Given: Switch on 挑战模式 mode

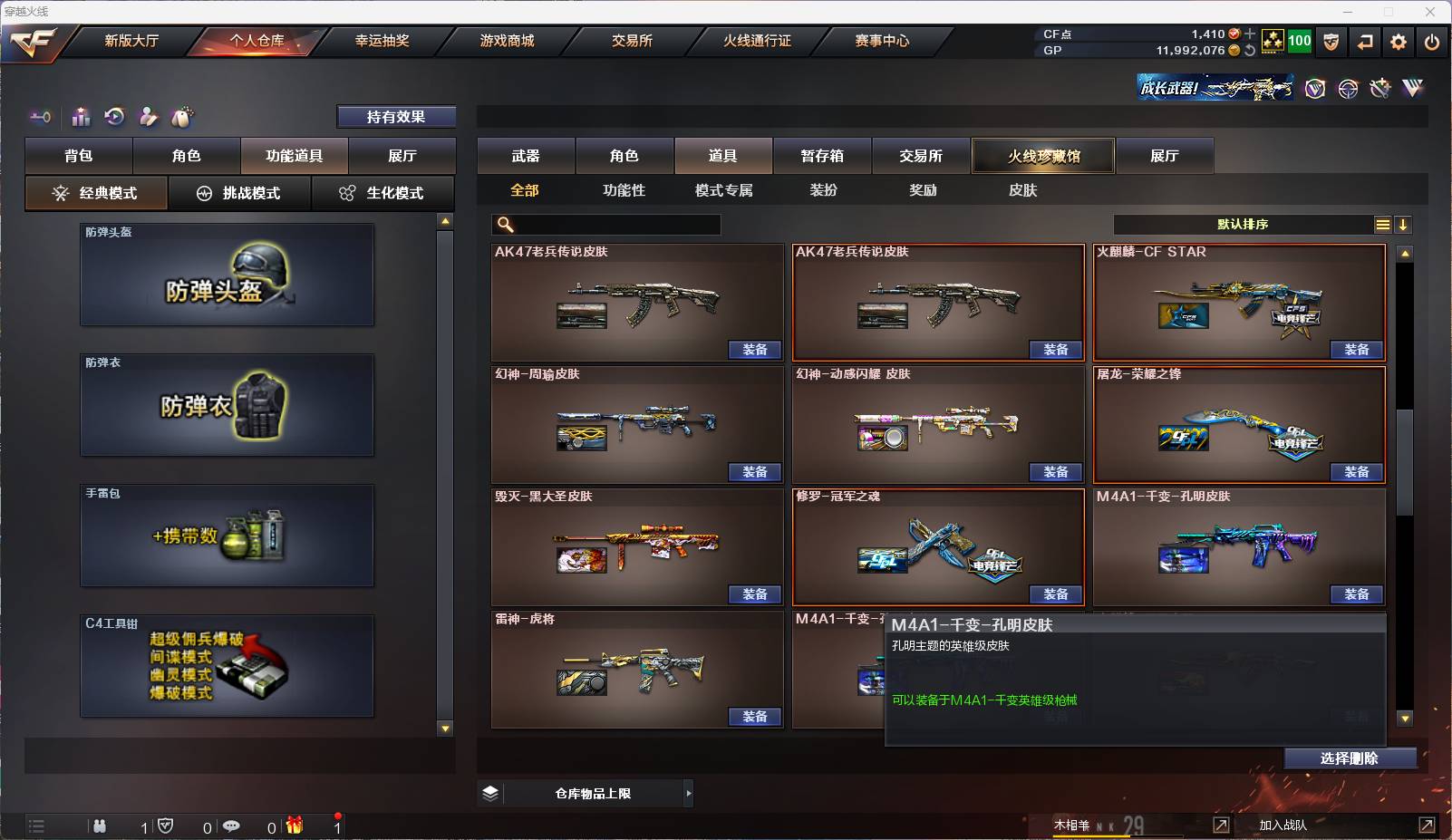Looking at the screenshot, I should [x=239, y=193].
